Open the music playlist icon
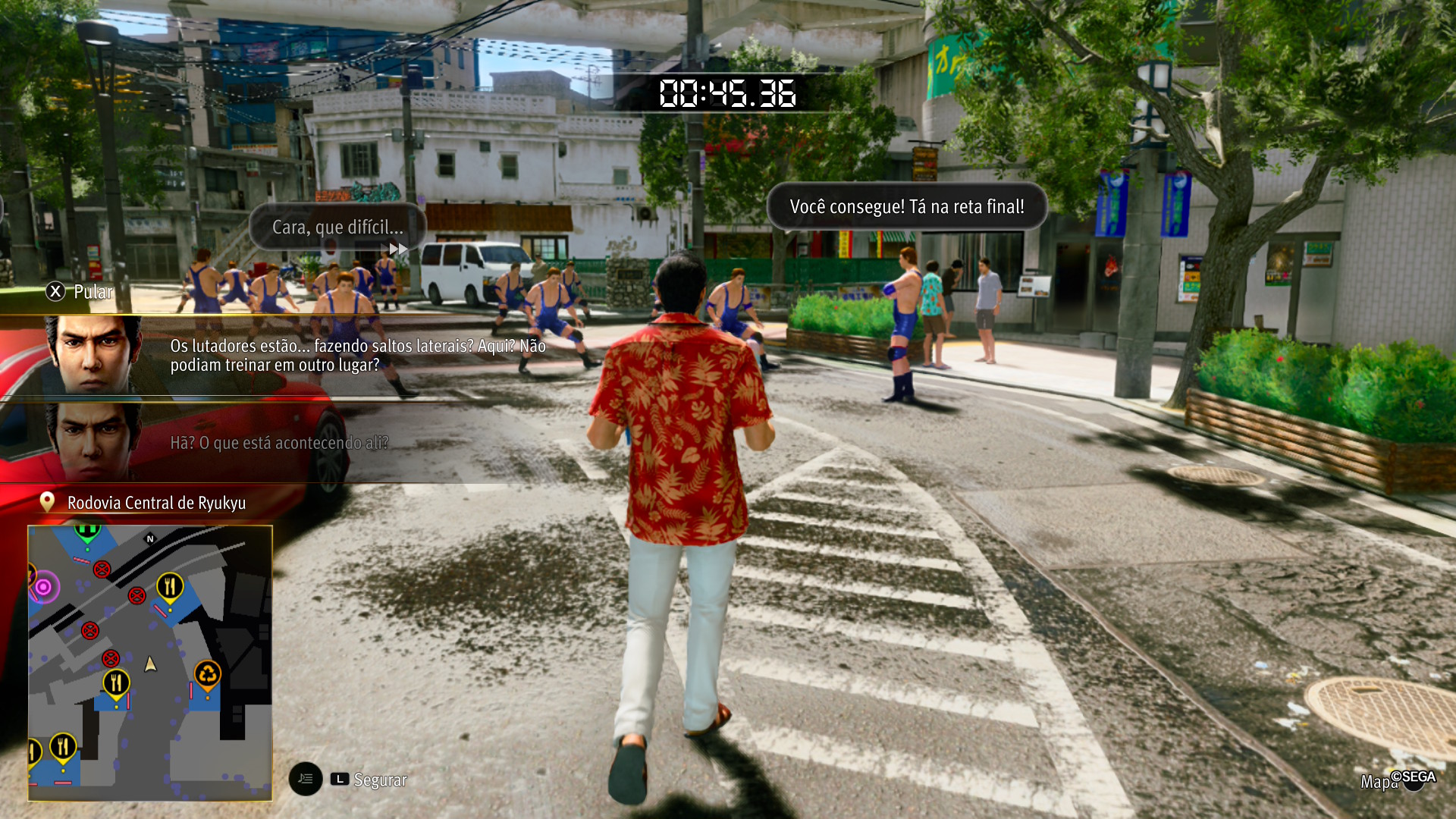The height and width of the screenshot is (819, 1456). coord(306,779)
